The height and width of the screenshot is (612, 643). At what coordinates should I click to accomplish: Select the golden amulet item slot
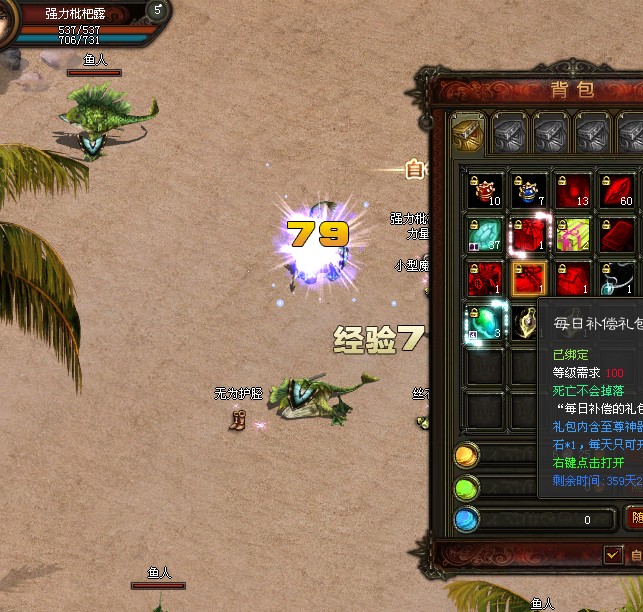(528, 322)
